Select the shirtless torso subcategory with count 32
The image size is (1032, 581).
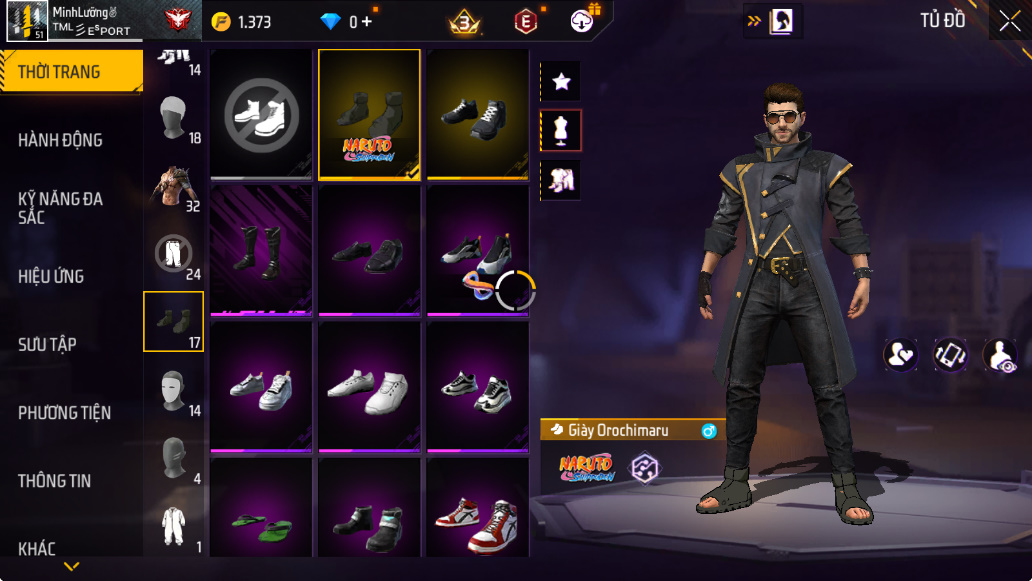[174, 187]
